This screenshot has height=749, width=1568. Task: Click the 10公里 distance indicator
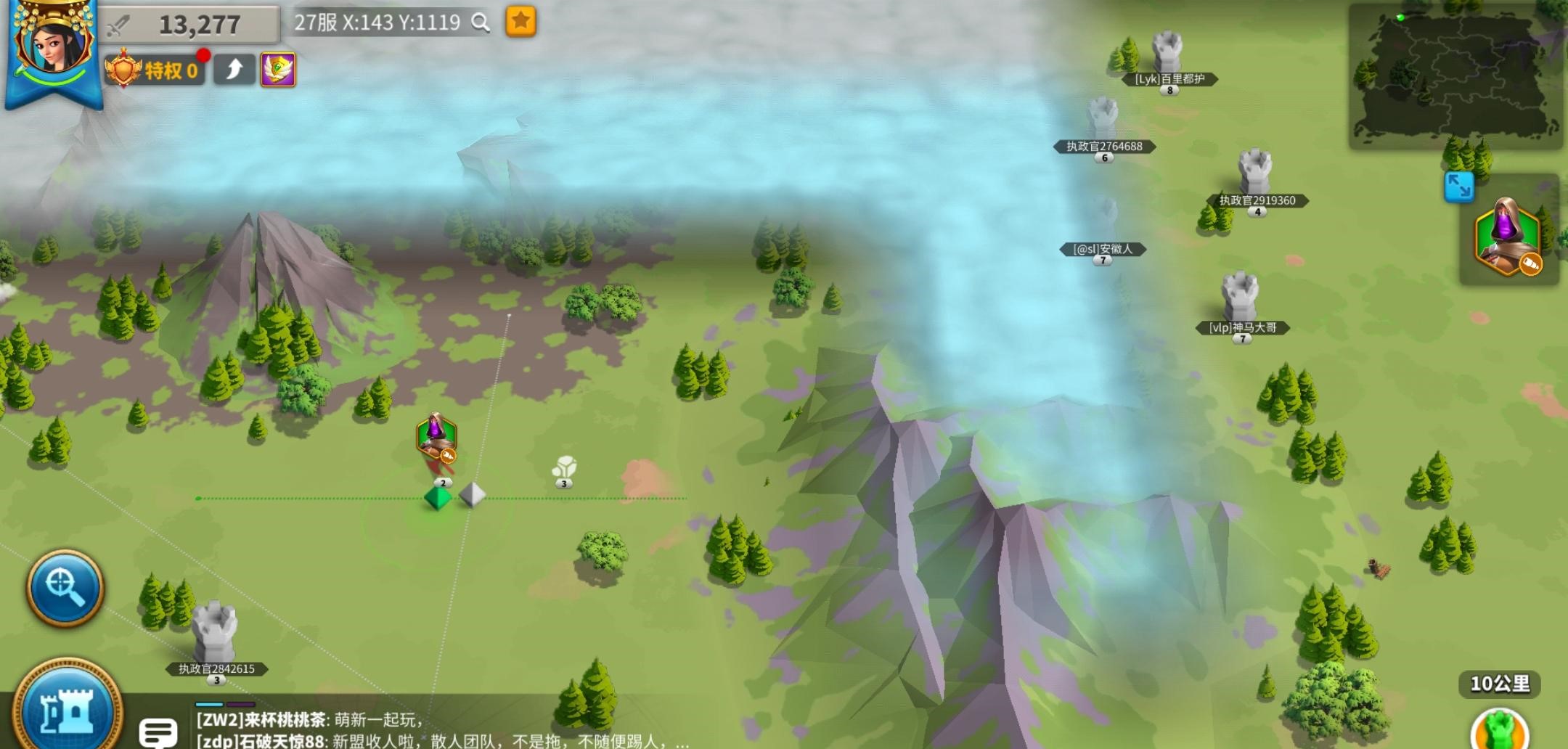(x=1499, y=684)
